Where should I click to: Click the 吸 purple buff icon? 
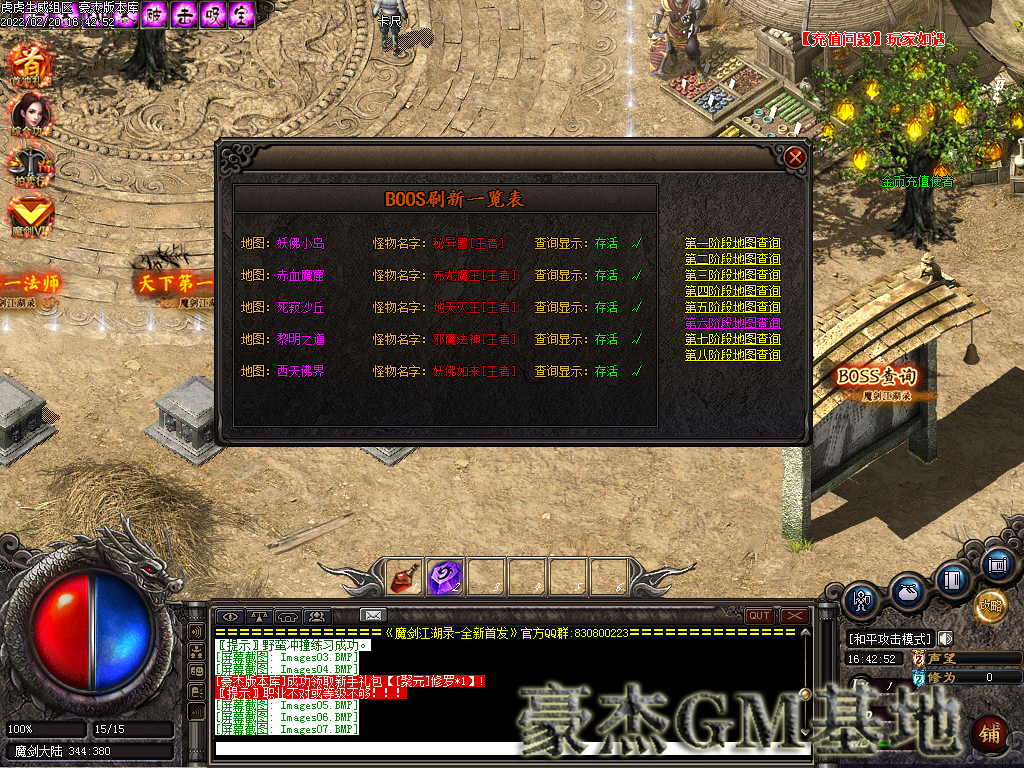212,15
